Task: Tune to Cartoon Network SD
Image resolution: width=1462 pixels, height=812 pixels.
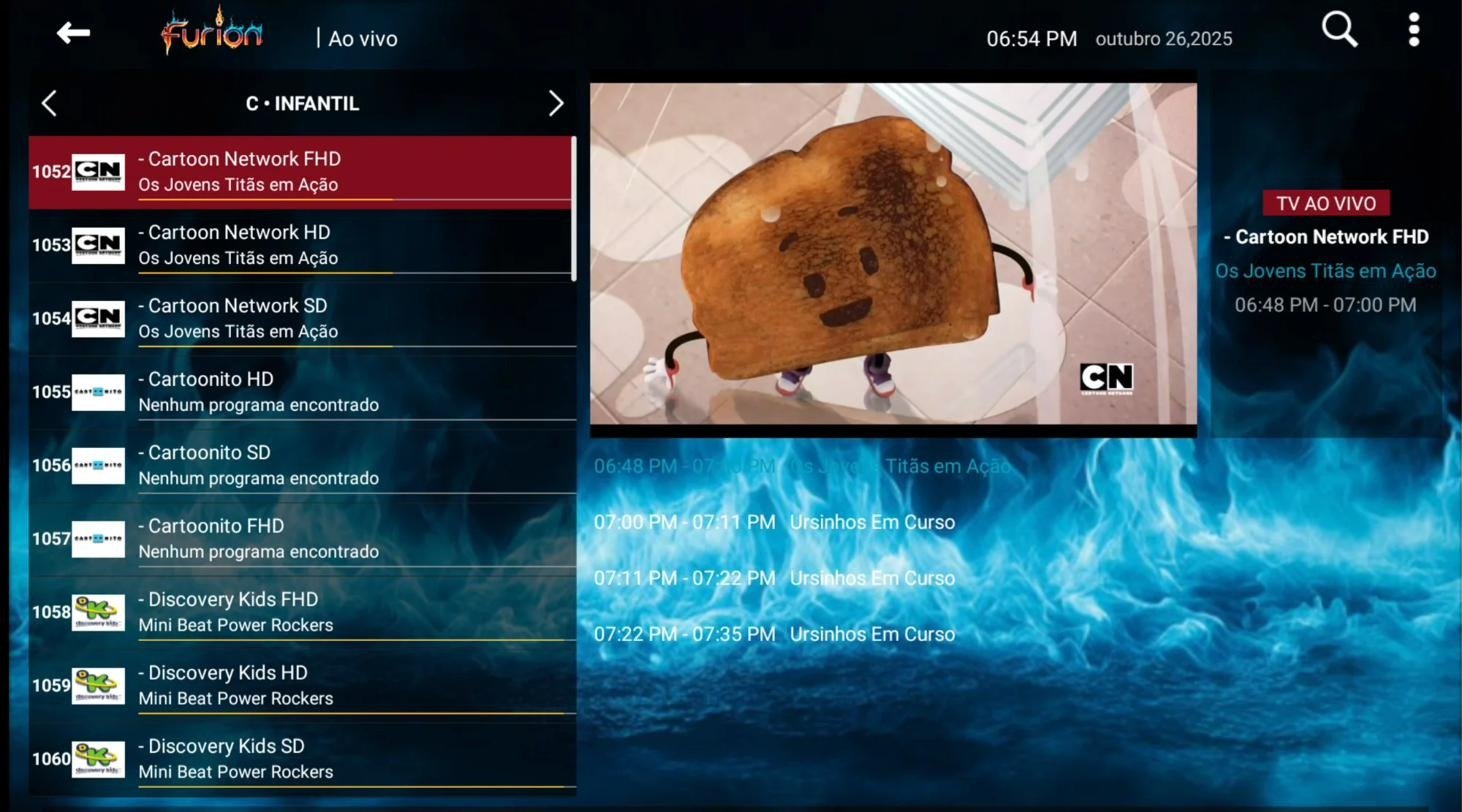Action: coord(301,318)
